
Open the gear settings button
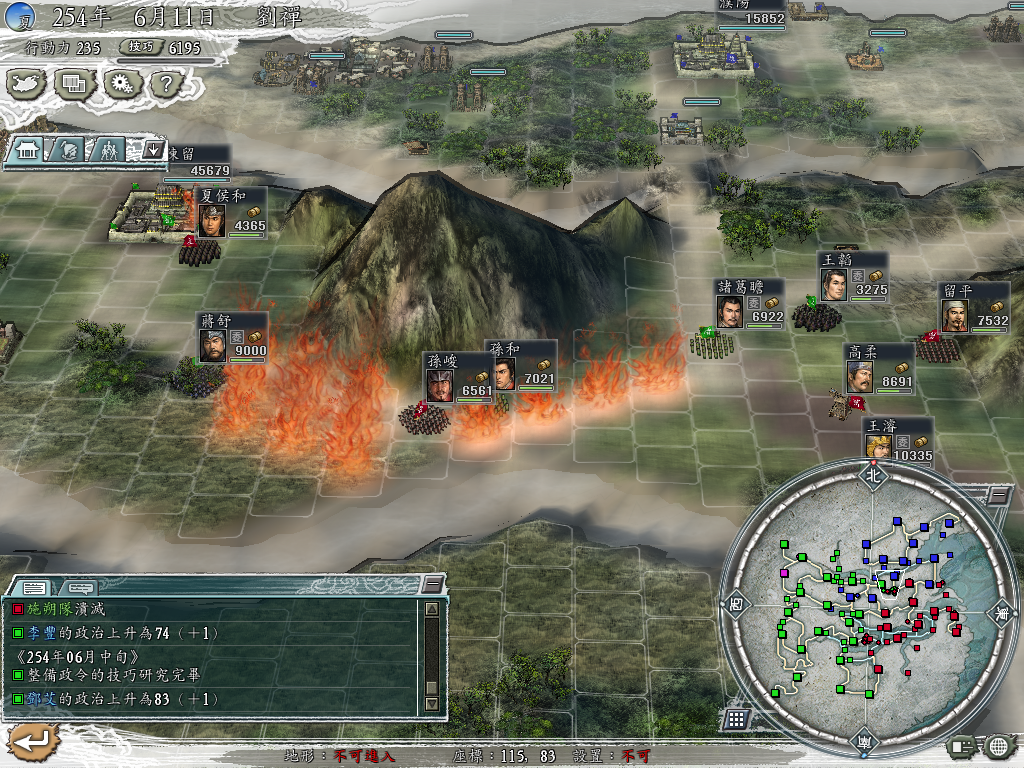(x=121, y=84)
